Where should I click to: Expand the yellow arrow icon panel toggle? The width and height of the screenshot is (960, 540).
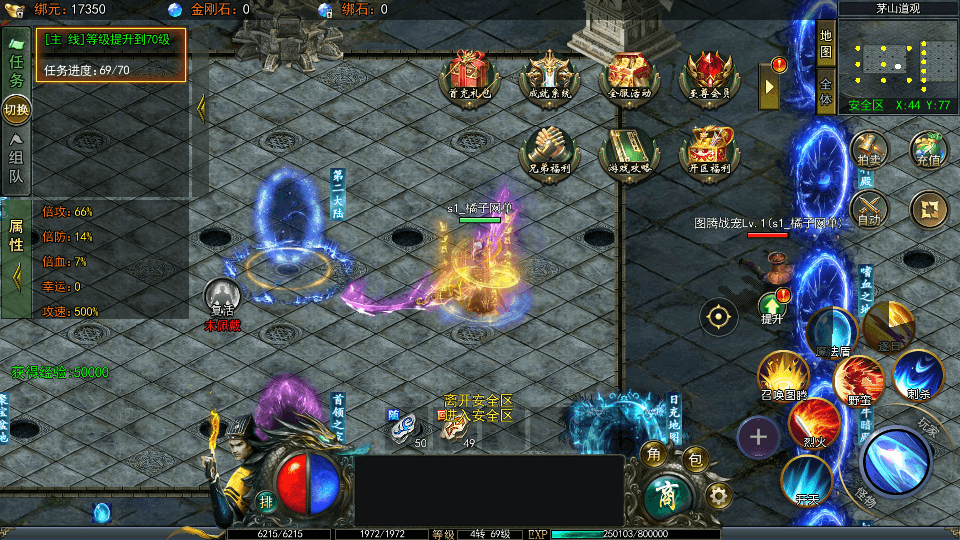coord(770,87)
